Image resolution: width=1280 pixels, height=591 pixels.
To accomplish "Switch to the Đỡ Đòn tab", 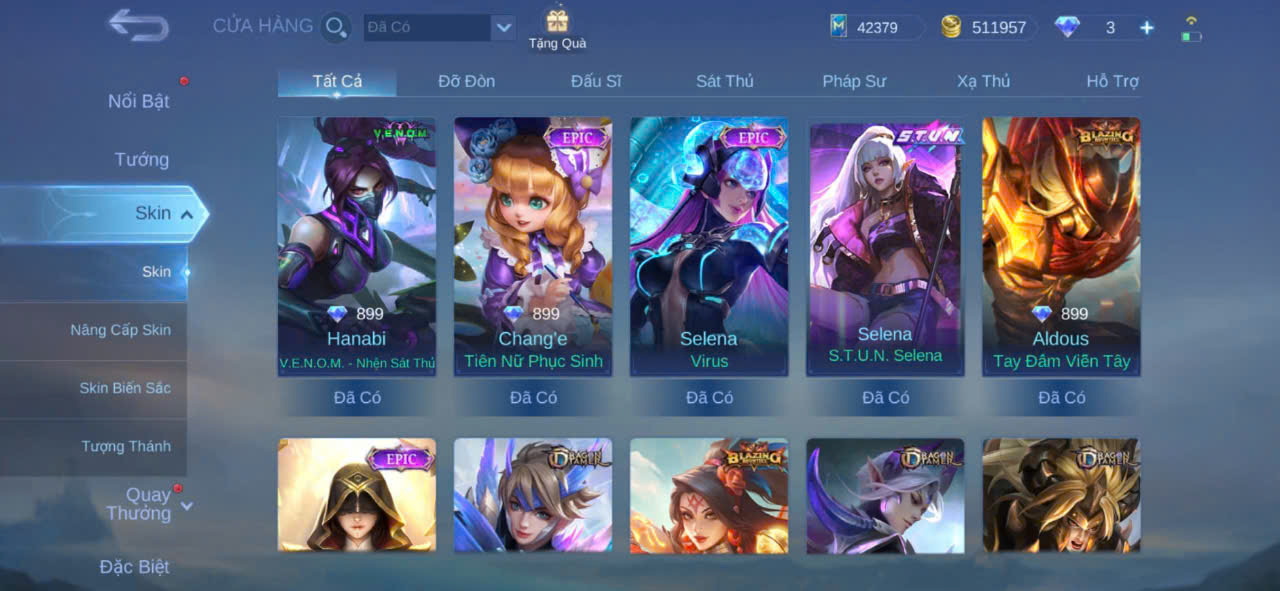I will 466,81.
